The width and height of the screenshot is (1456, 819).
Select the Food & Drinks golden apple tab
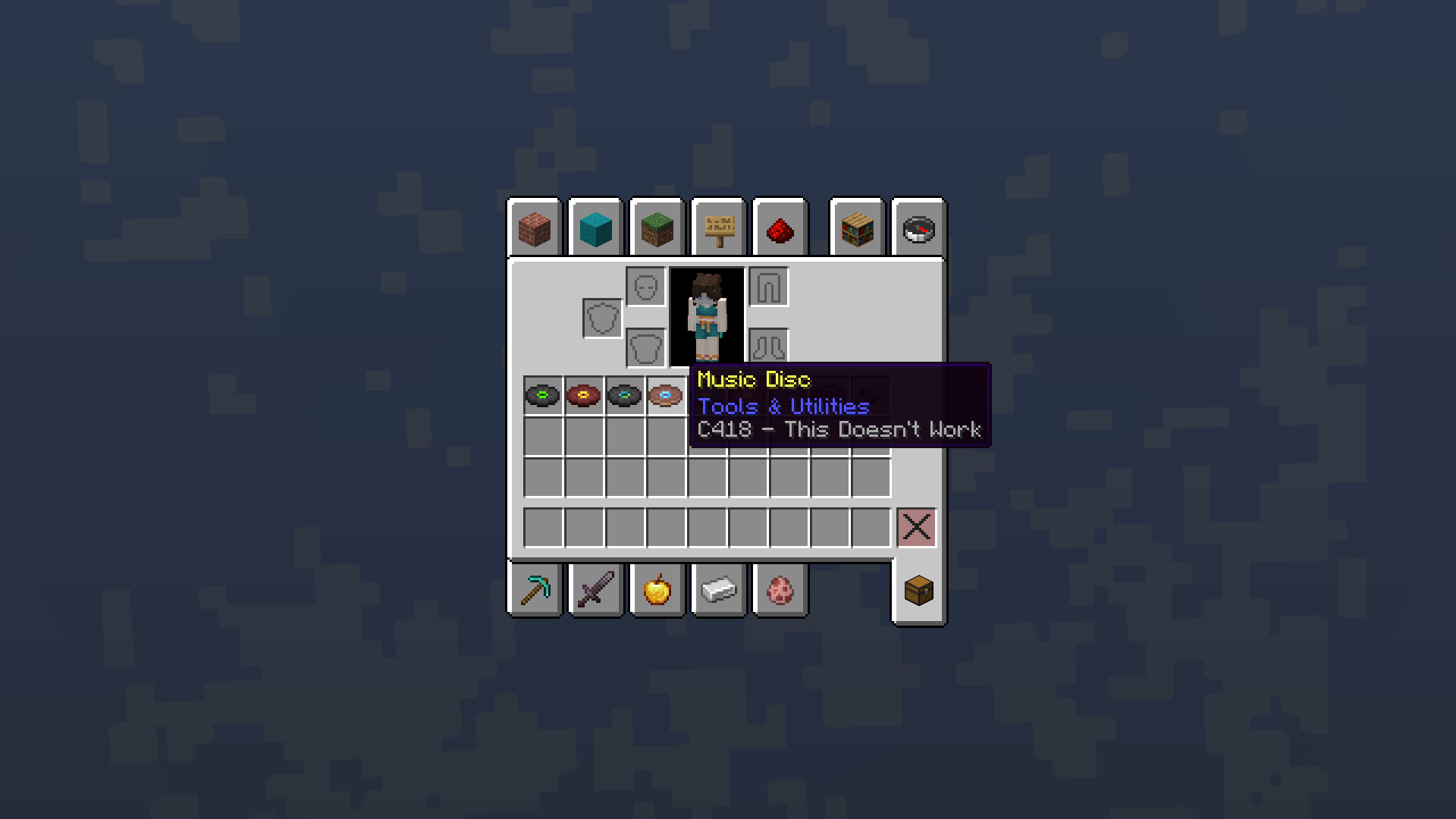coord(657,590)
